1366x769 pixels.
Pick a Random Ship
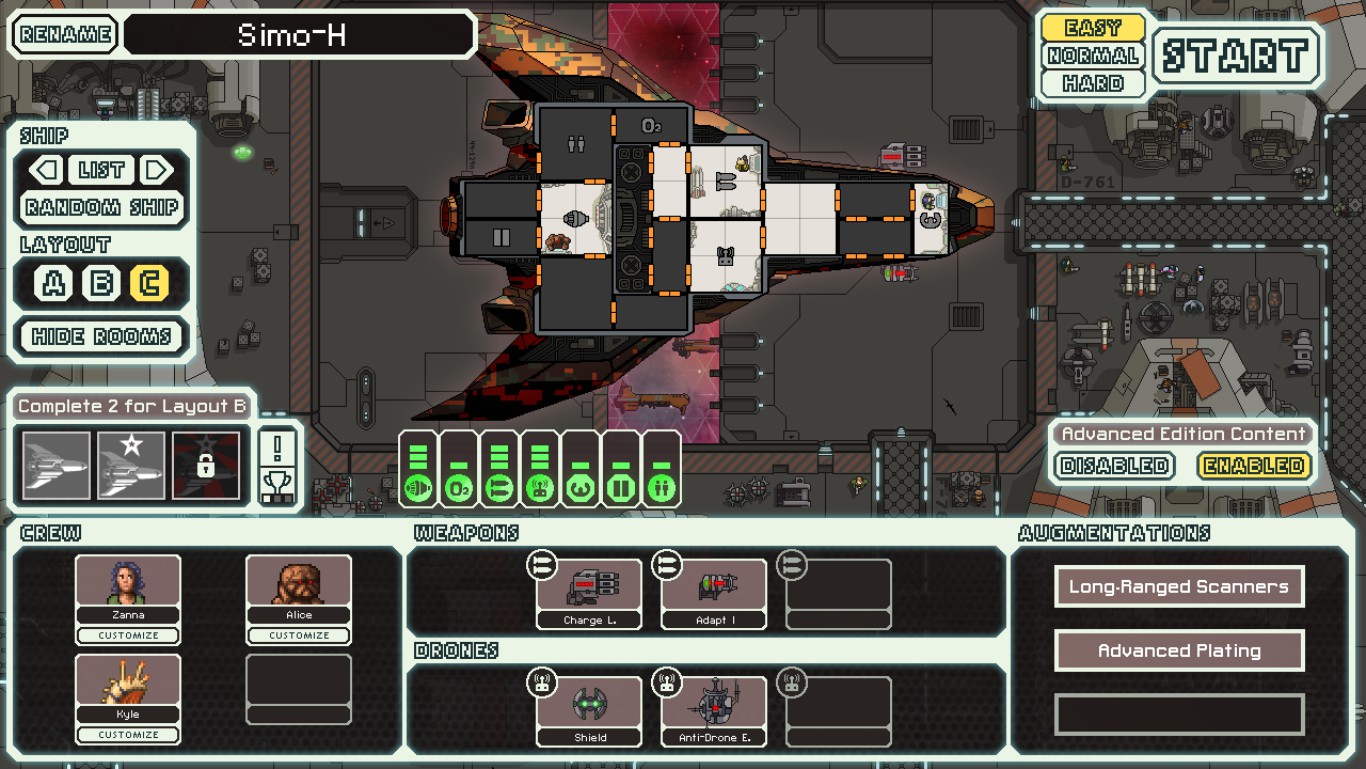pos(102,208)
